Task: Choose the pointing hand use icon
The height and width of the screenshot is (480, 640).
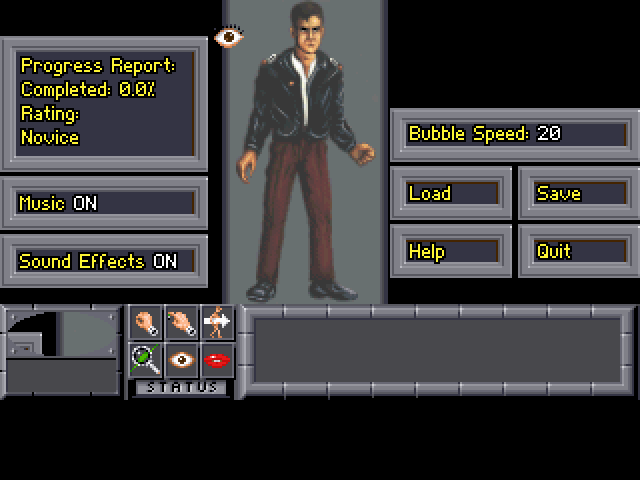Action: pos(181,322)
